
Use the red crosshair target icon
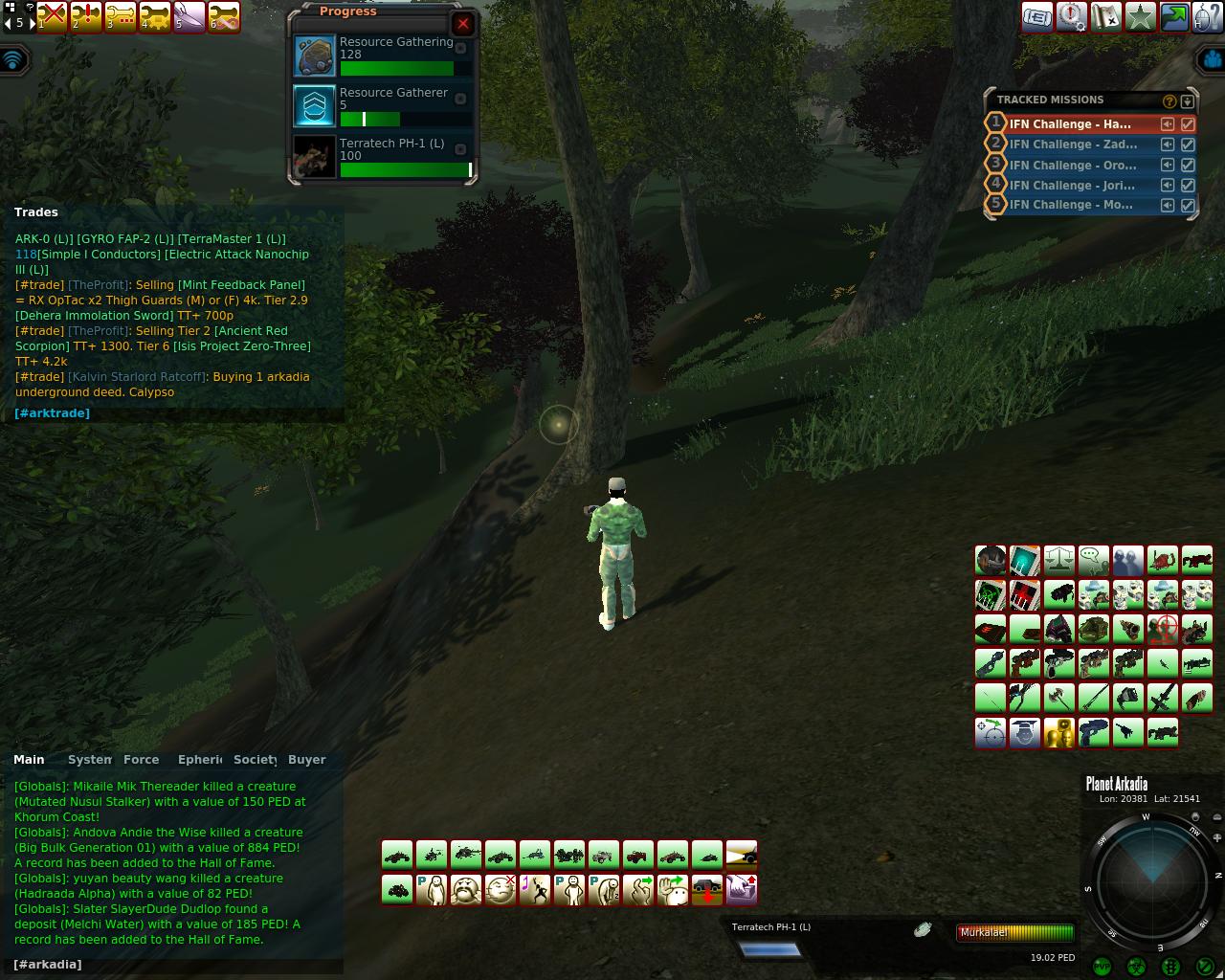1162,629
